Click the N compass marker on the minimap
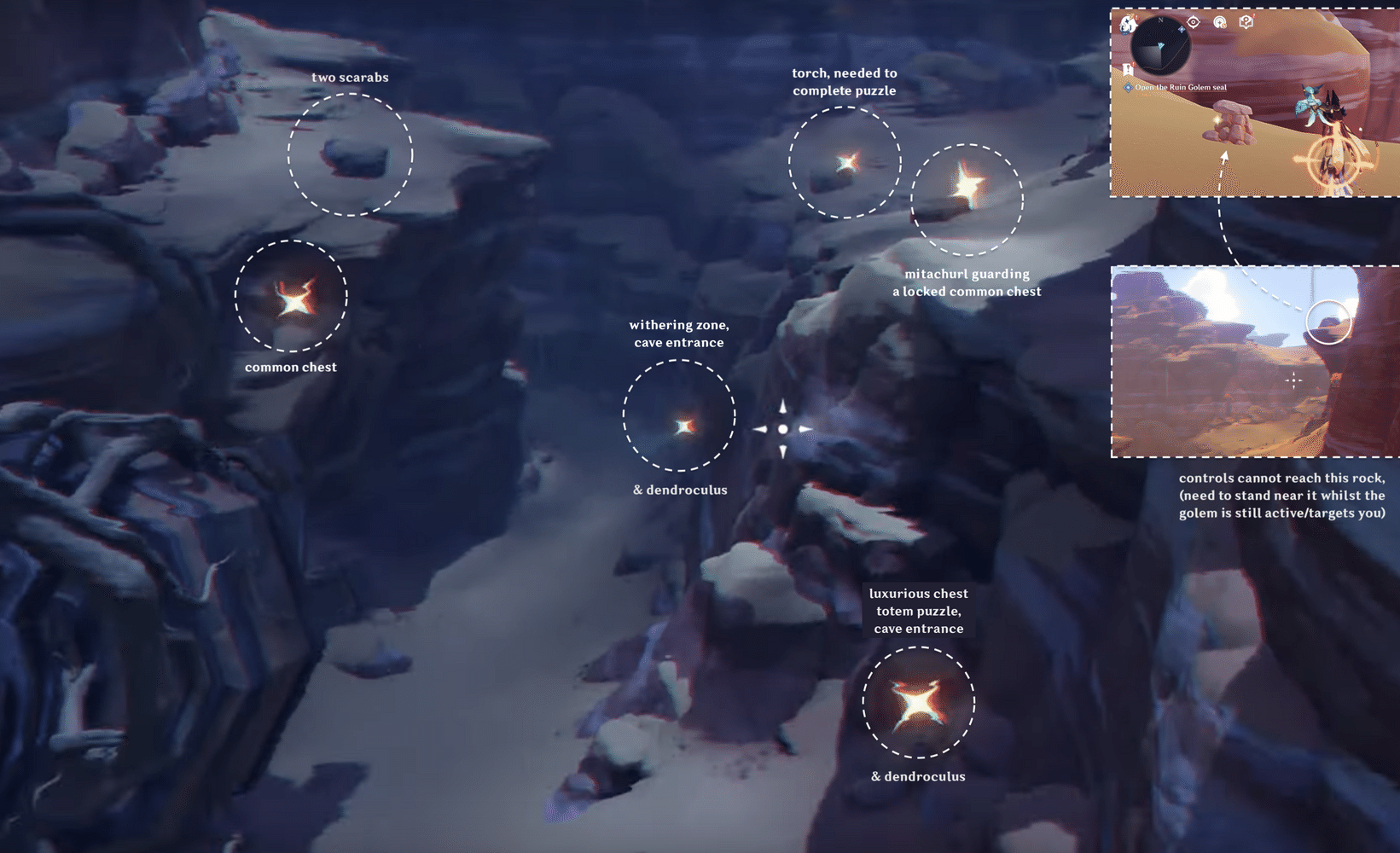This screenshot has width=1400, height=853. [1160, 20]
